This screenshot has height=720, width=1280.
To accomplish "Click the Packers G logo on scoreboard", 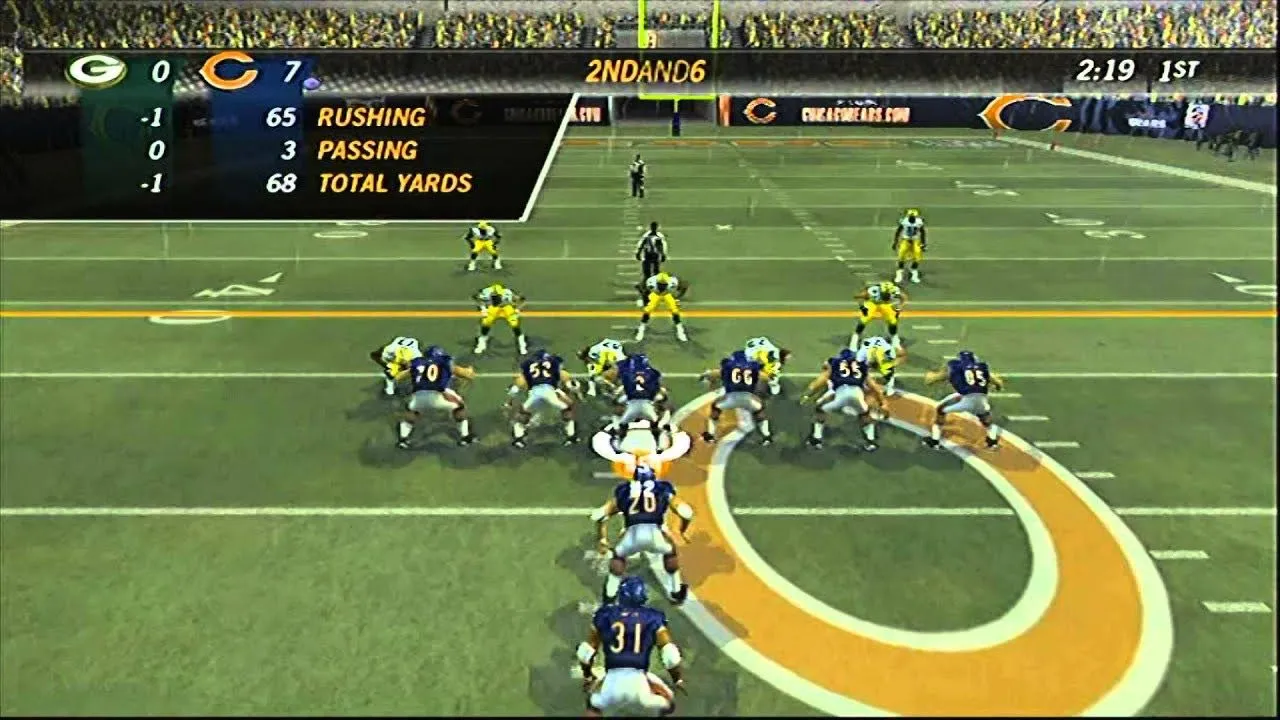I will (95, 71).
